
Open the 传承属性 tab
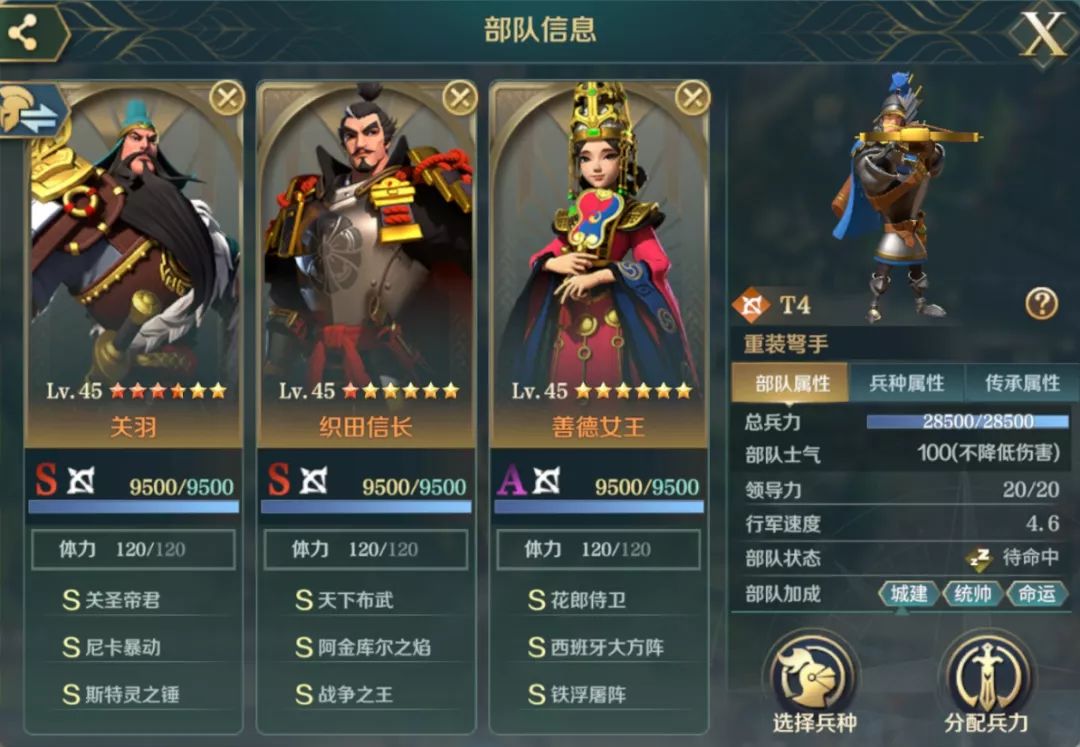[1022, 383]
